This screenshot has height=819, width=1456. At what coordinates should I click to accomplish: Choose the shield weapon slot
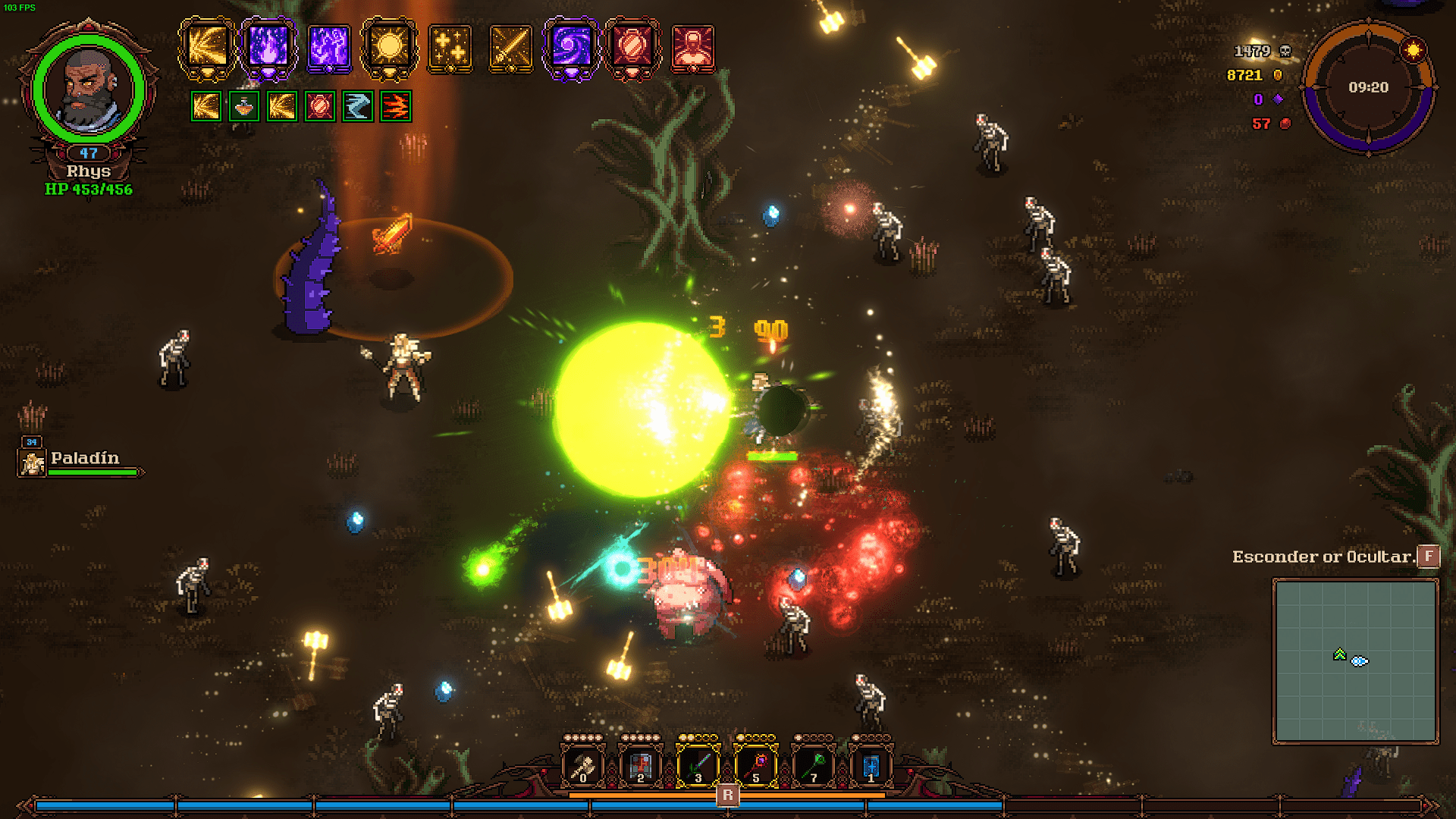pyautogui.click(x=640, y=764)
